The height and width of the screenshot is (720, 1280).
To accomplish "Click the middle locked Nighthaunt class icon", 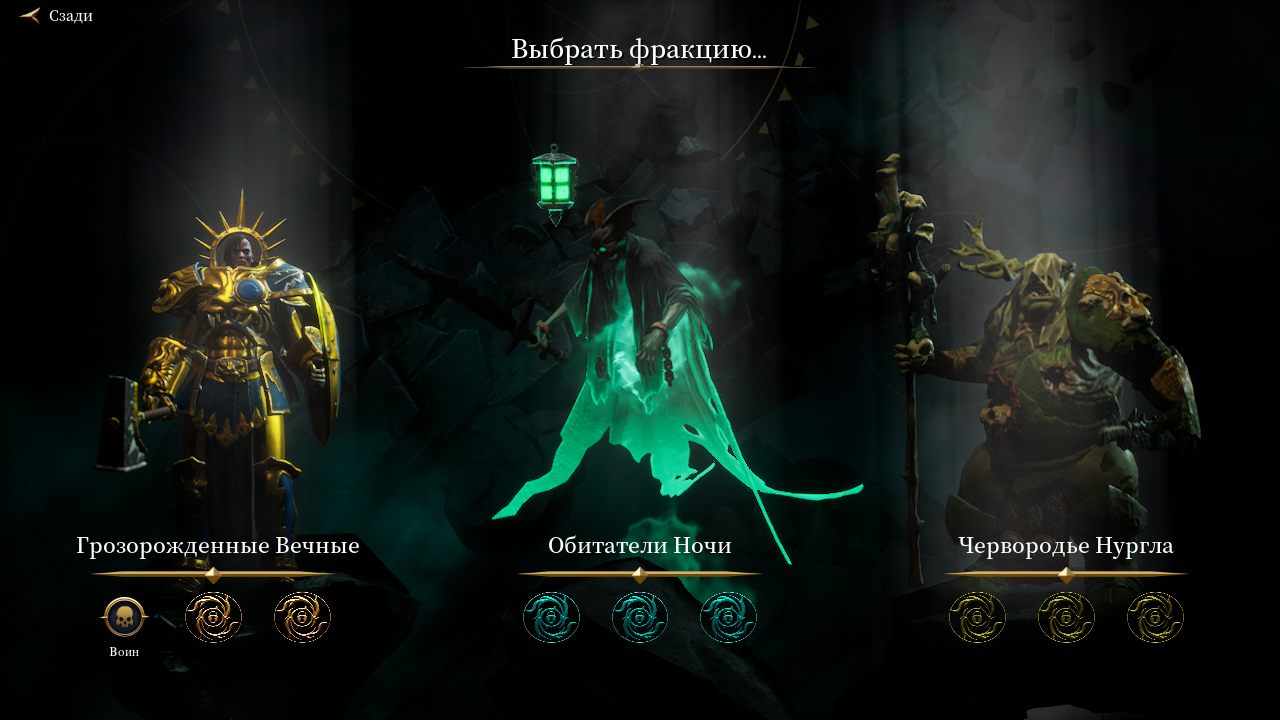I will click(x=639, y=617).
